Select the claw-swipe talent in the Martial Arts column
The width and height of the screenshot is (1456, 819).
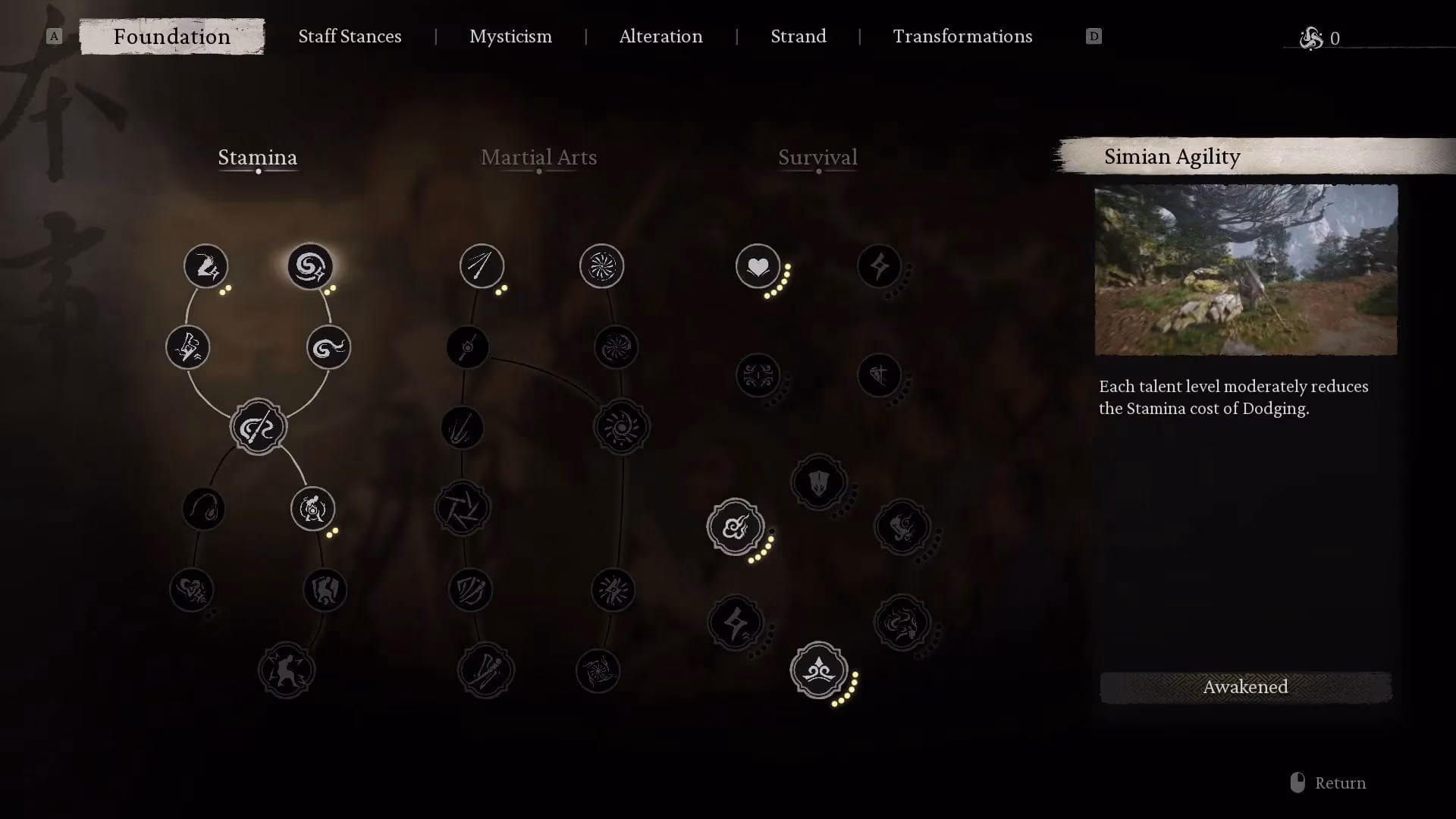463,426
